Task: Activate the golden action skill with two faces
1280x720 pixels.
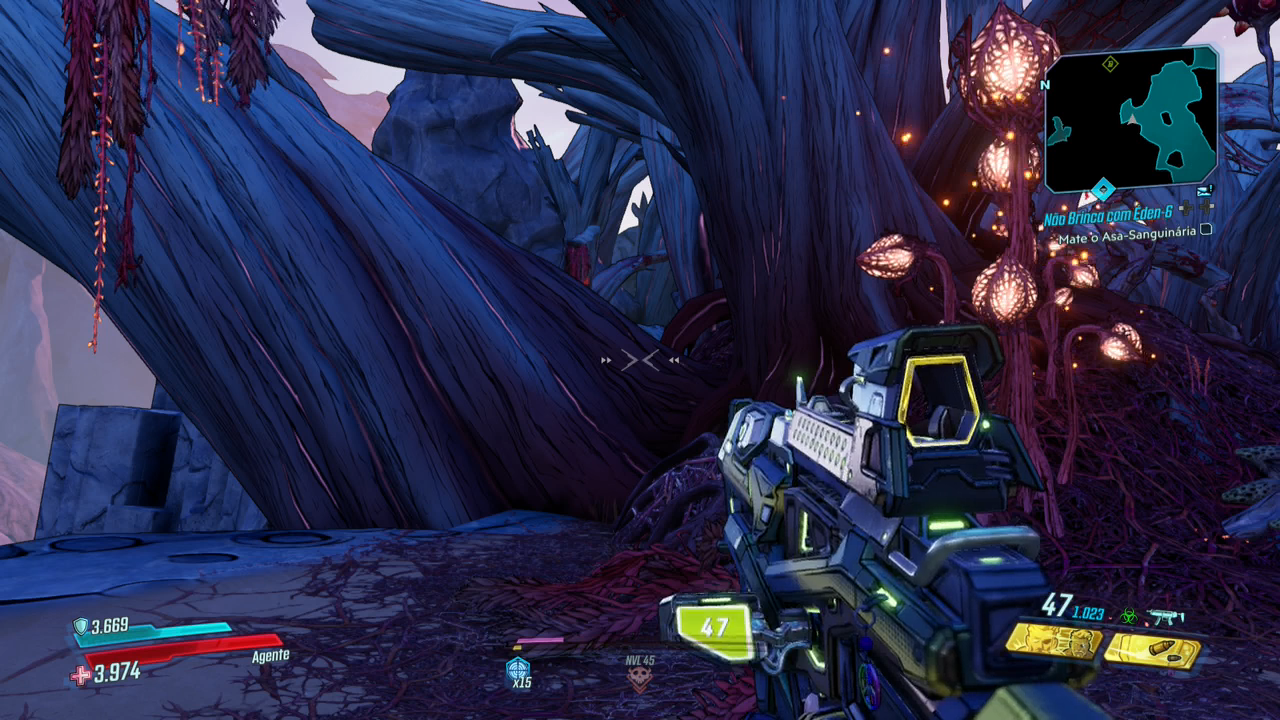Action: 1053,641
